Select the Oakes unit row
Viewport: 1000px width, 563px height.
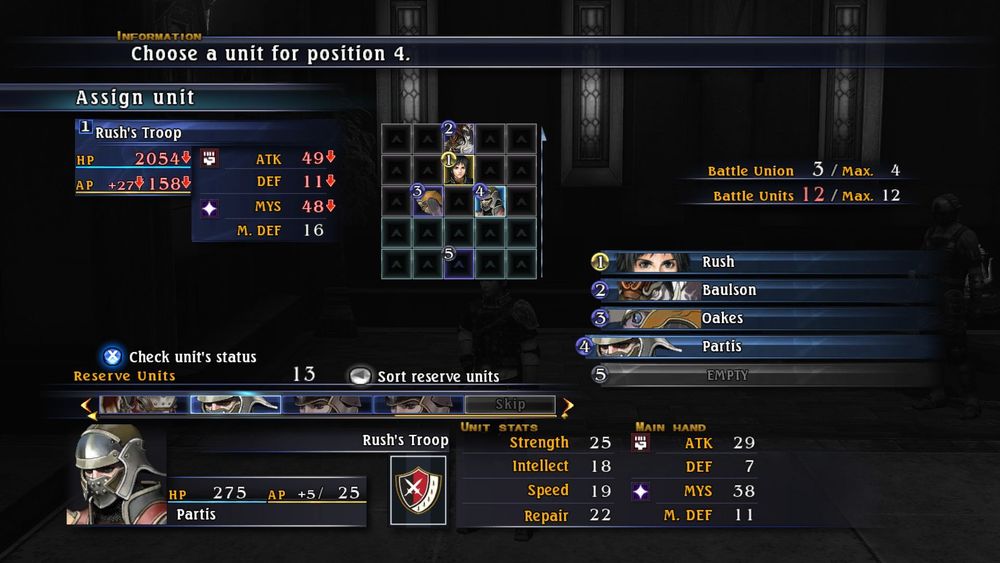point(722,318)
